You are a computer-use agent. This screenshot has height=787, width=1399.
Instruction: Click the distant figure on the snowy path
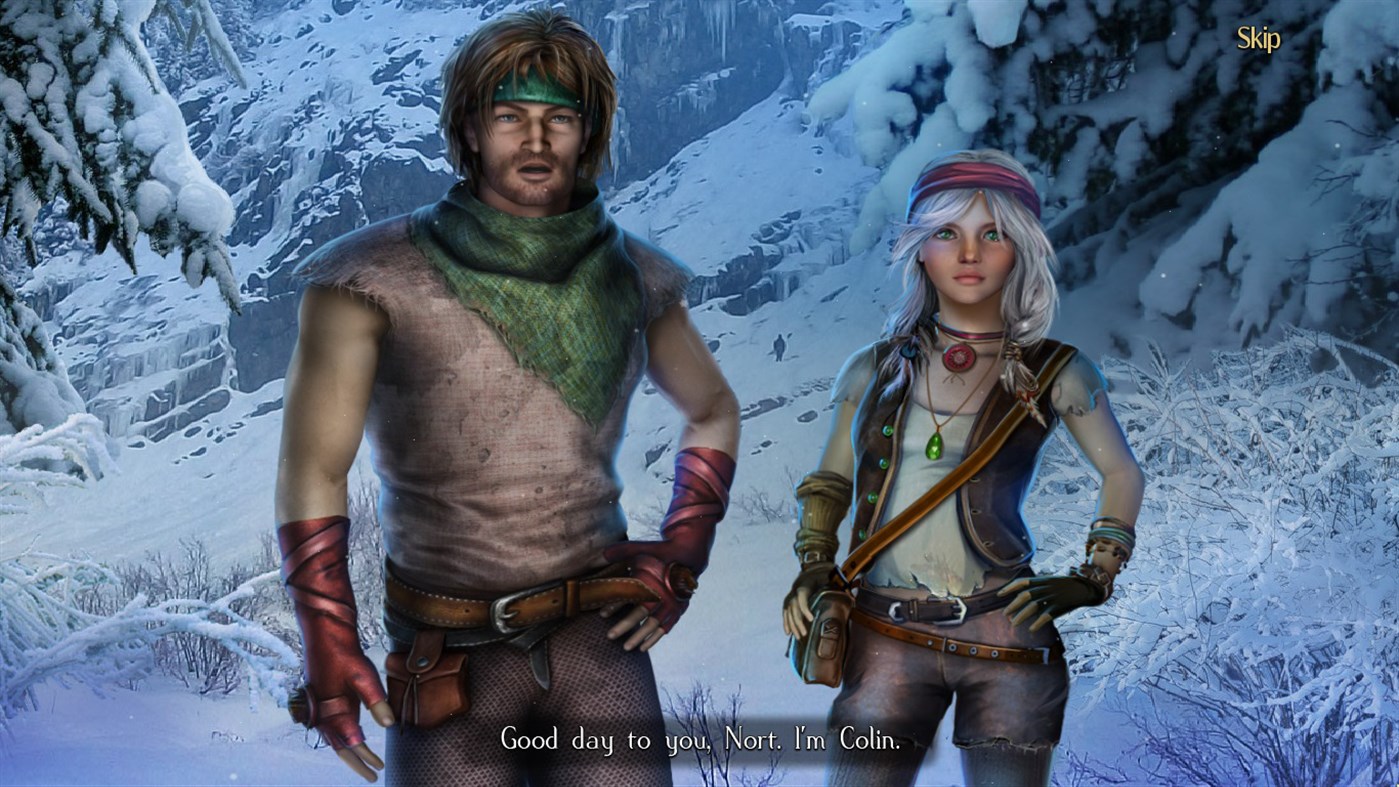click(779, 347)
